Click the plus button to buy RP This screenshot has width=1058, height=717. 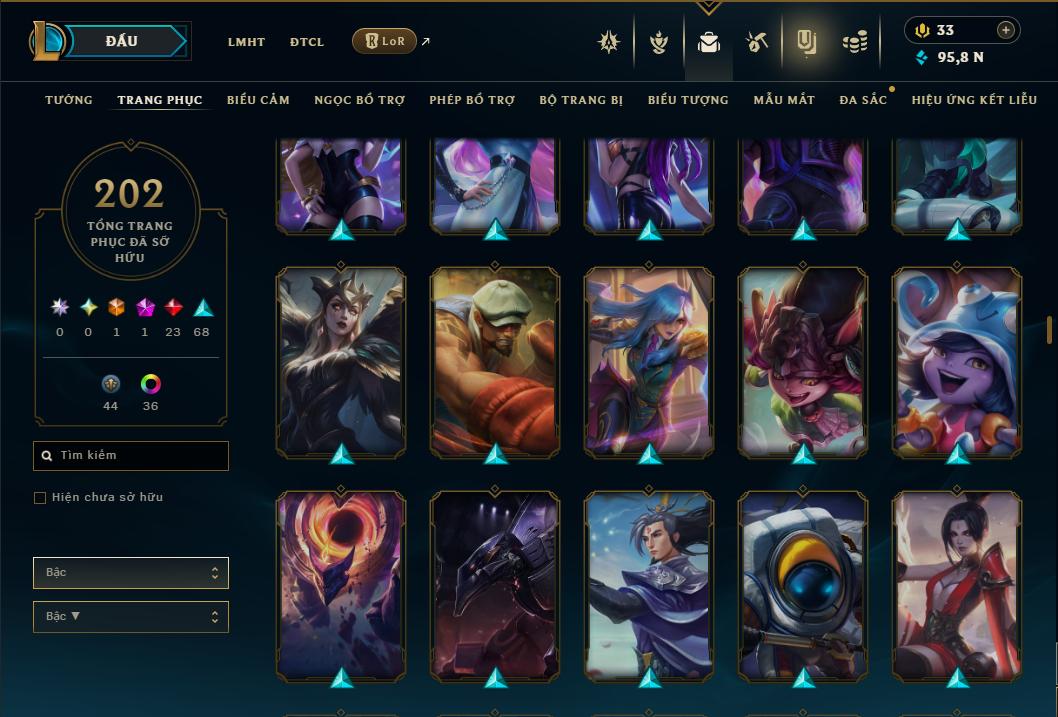coord(1006,30)
